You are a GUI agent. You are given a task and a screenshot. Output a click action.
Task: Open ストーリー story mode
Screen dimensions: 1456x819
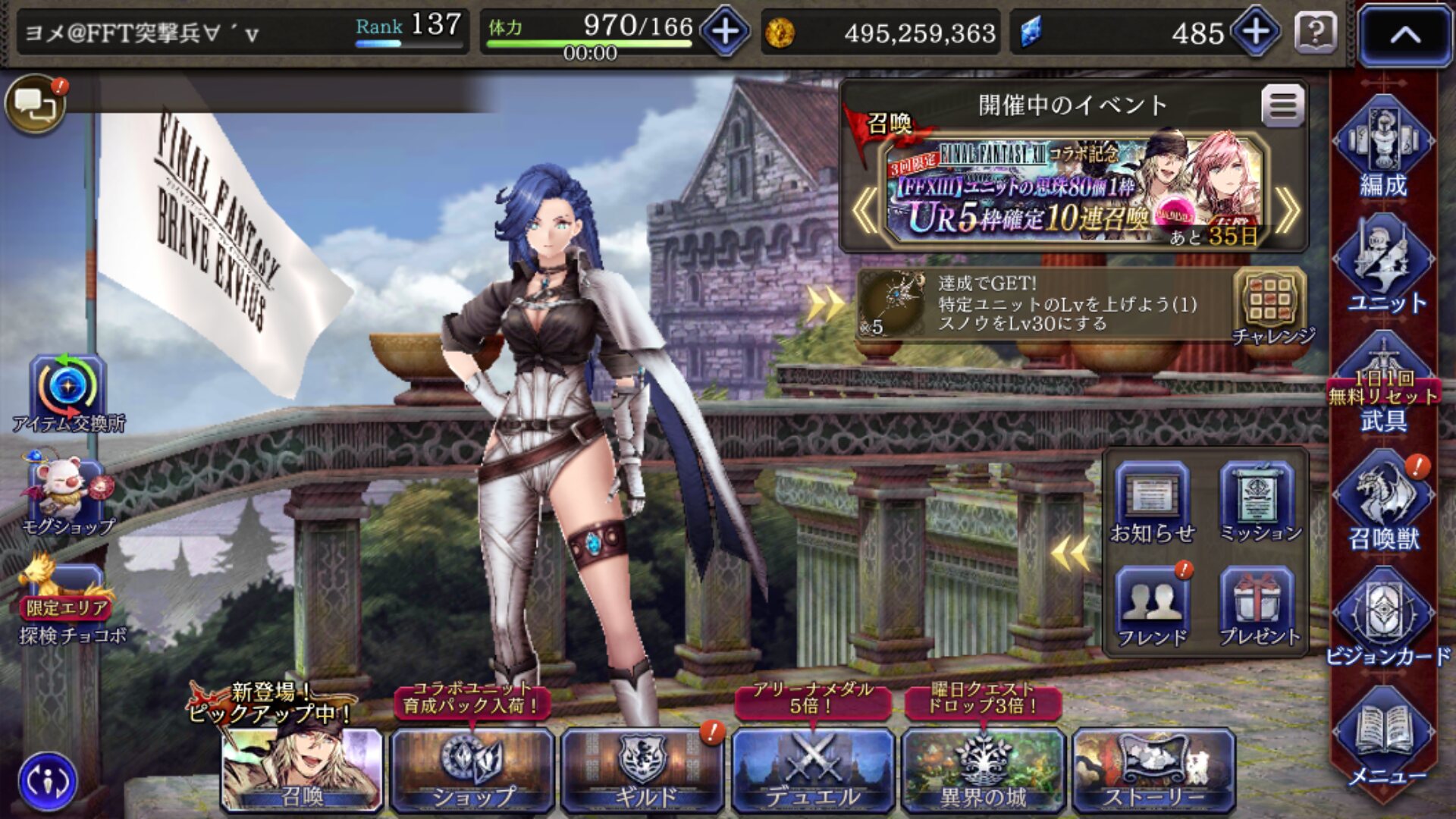1153,769
